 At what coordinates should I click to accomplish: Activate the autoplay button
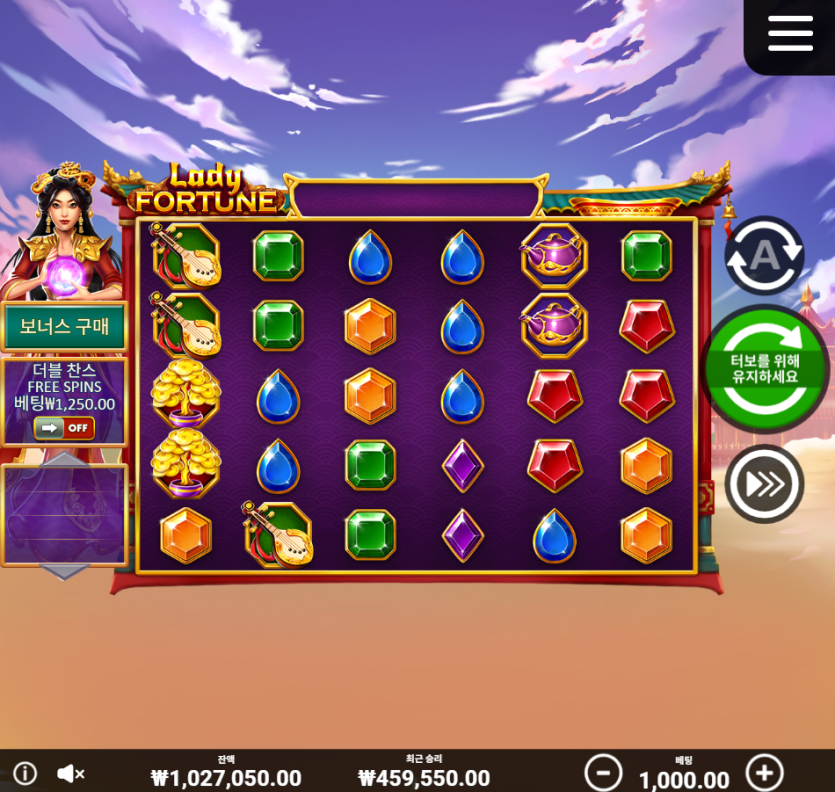(x=764, y=255)
